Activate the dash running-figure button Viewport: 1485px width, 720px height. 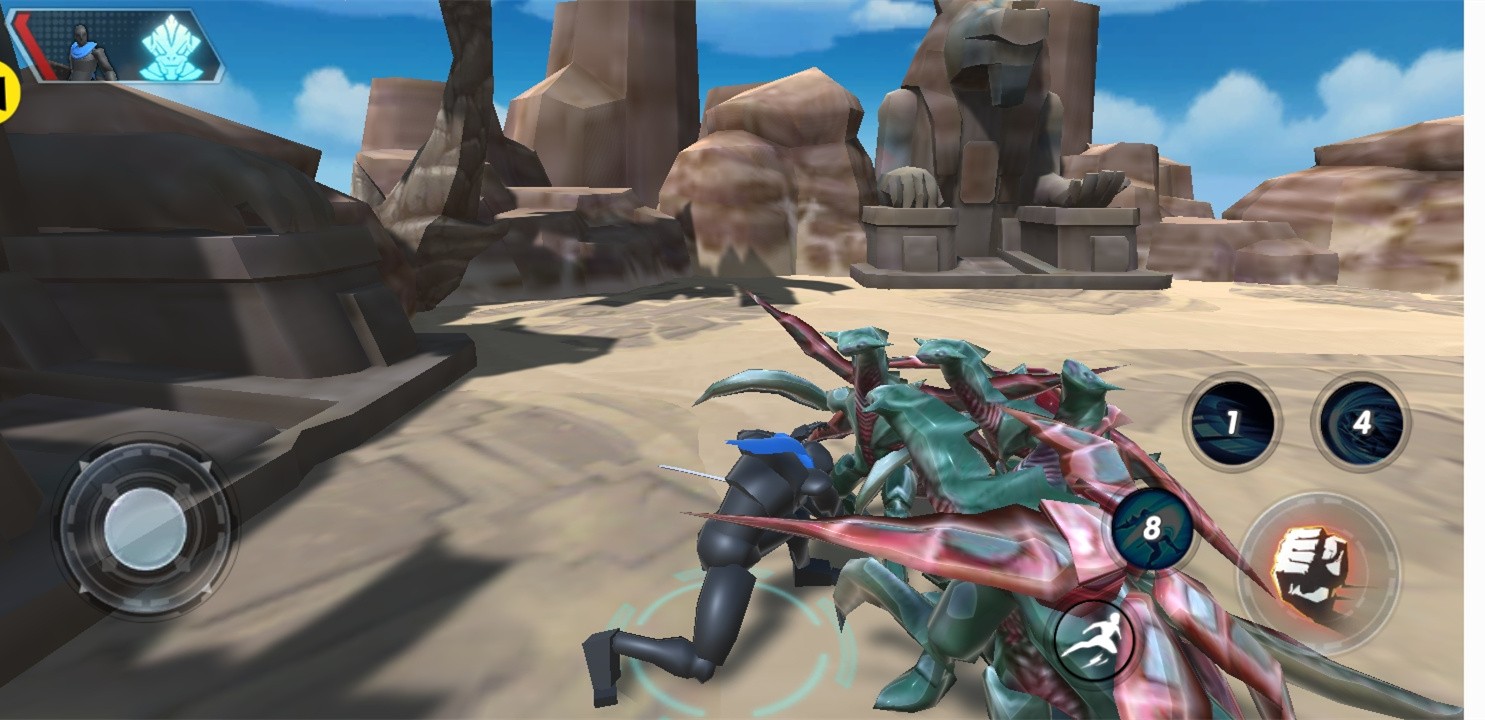pos(1093,640)
